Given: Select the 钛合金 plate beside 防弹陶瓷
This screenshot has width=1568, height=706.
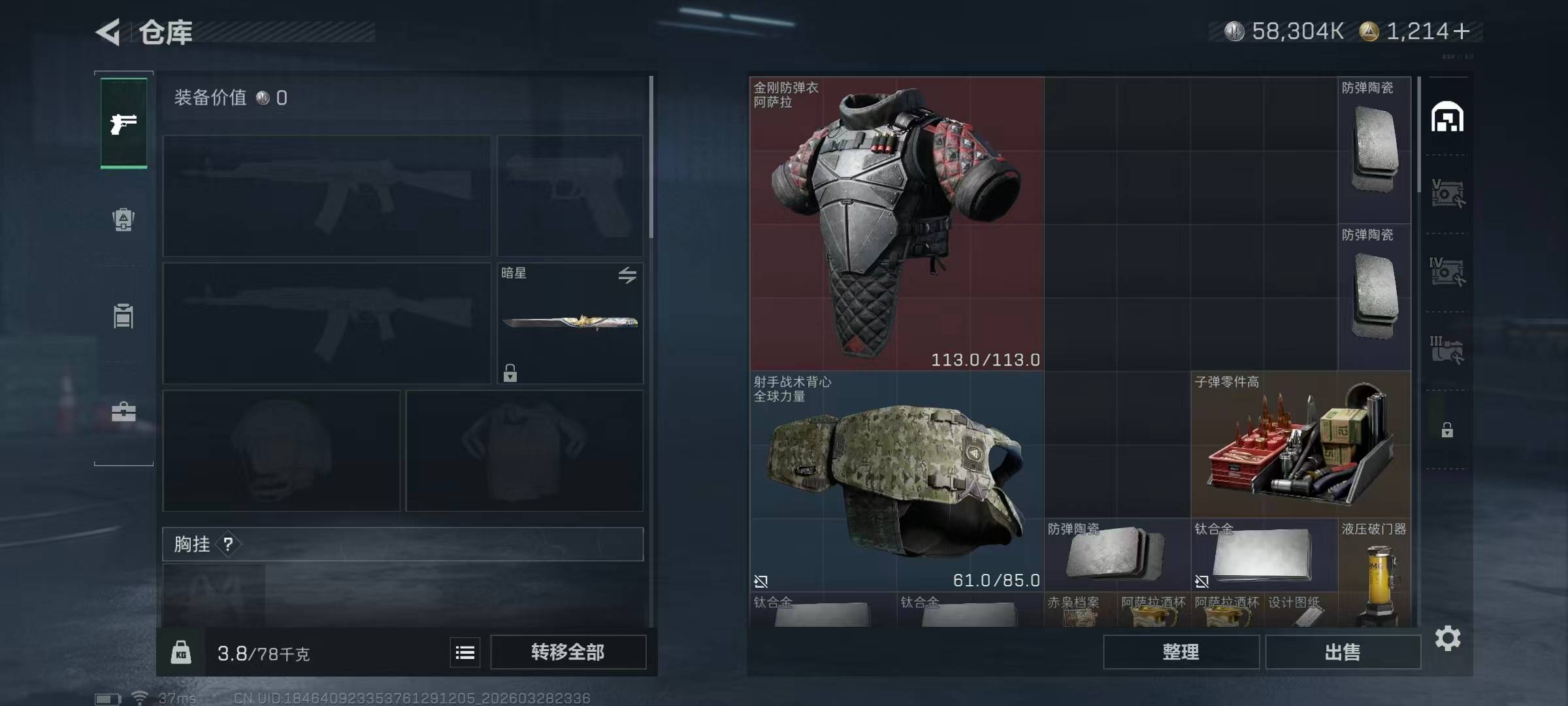Looking at the screenshot, I should point(1263,556).
